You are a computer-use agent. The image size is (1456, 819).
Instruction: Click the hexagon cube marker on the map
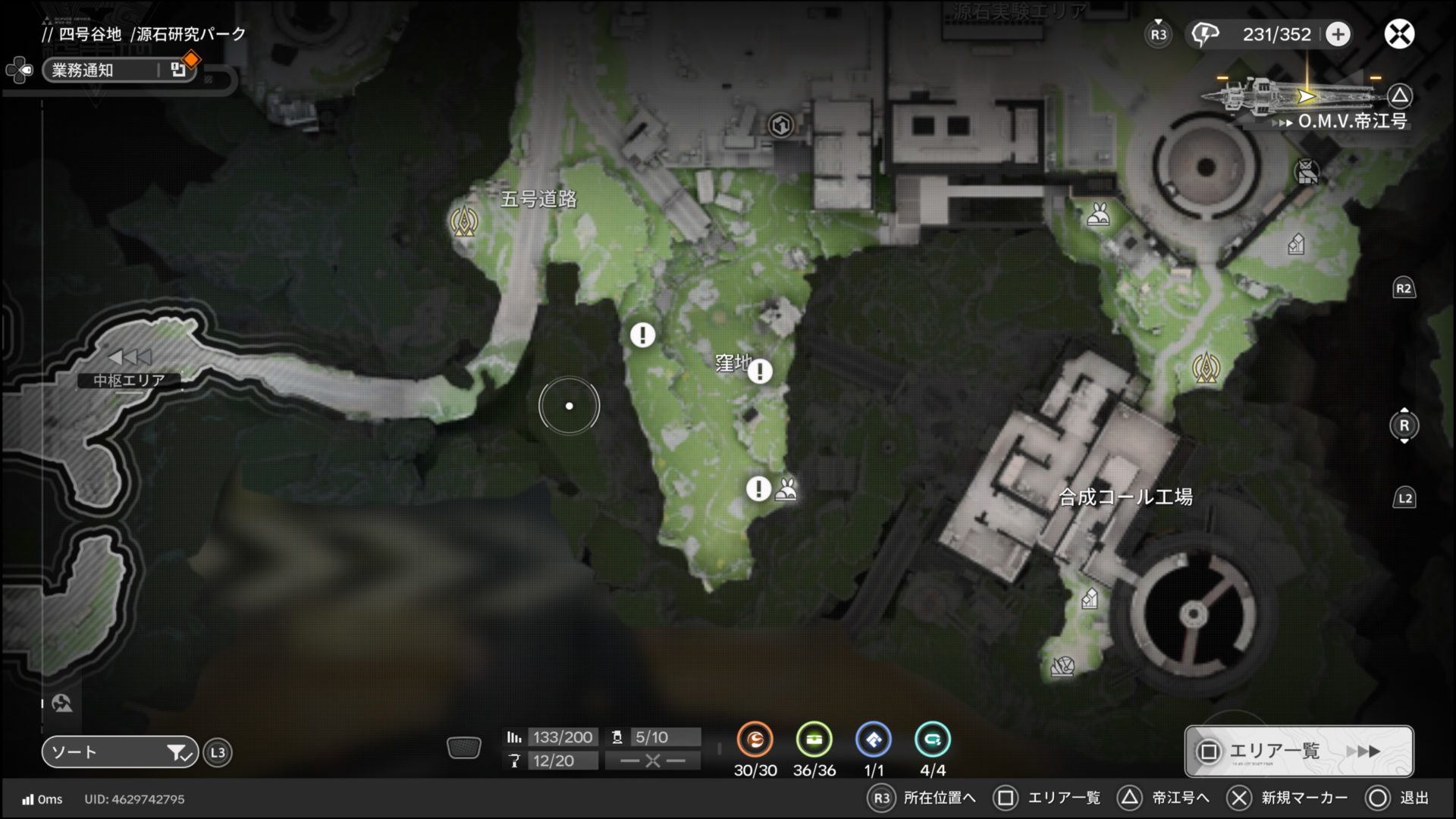tap(780, 125)
